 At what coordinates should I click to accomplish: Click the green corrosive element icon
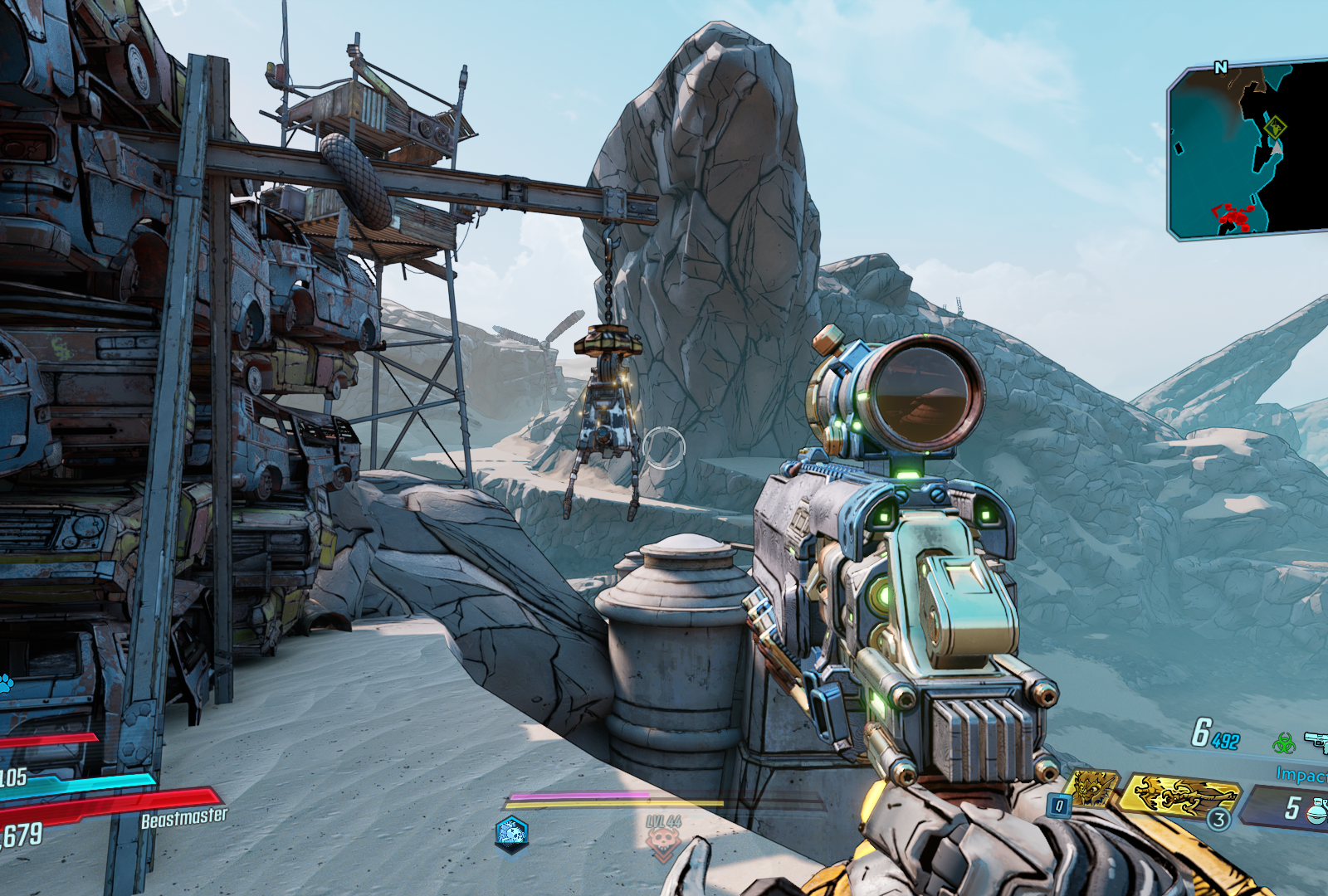coord(1284,743)
